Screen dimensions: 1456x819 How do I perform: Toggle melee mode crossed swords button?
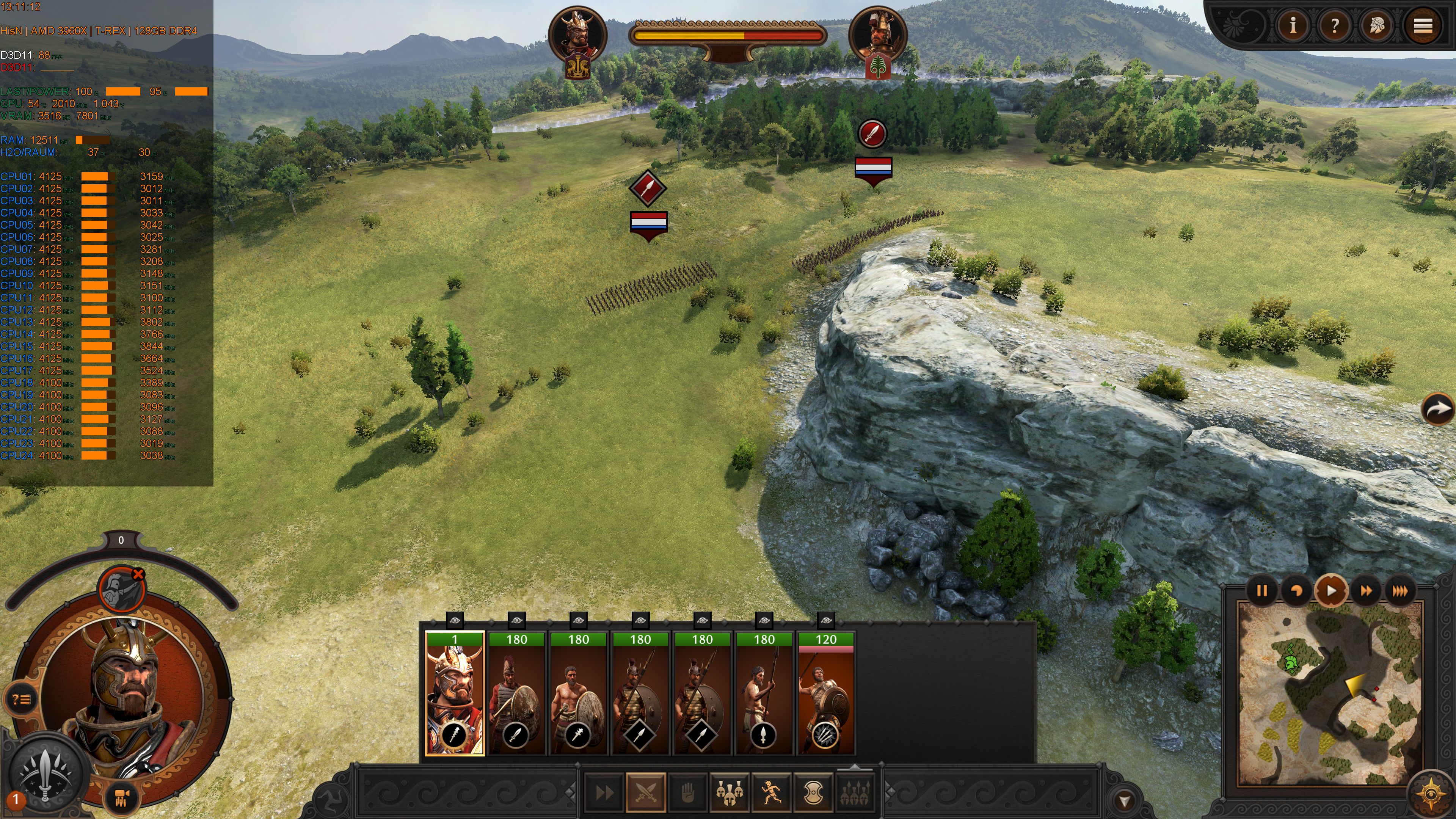(x=645, y=792)
